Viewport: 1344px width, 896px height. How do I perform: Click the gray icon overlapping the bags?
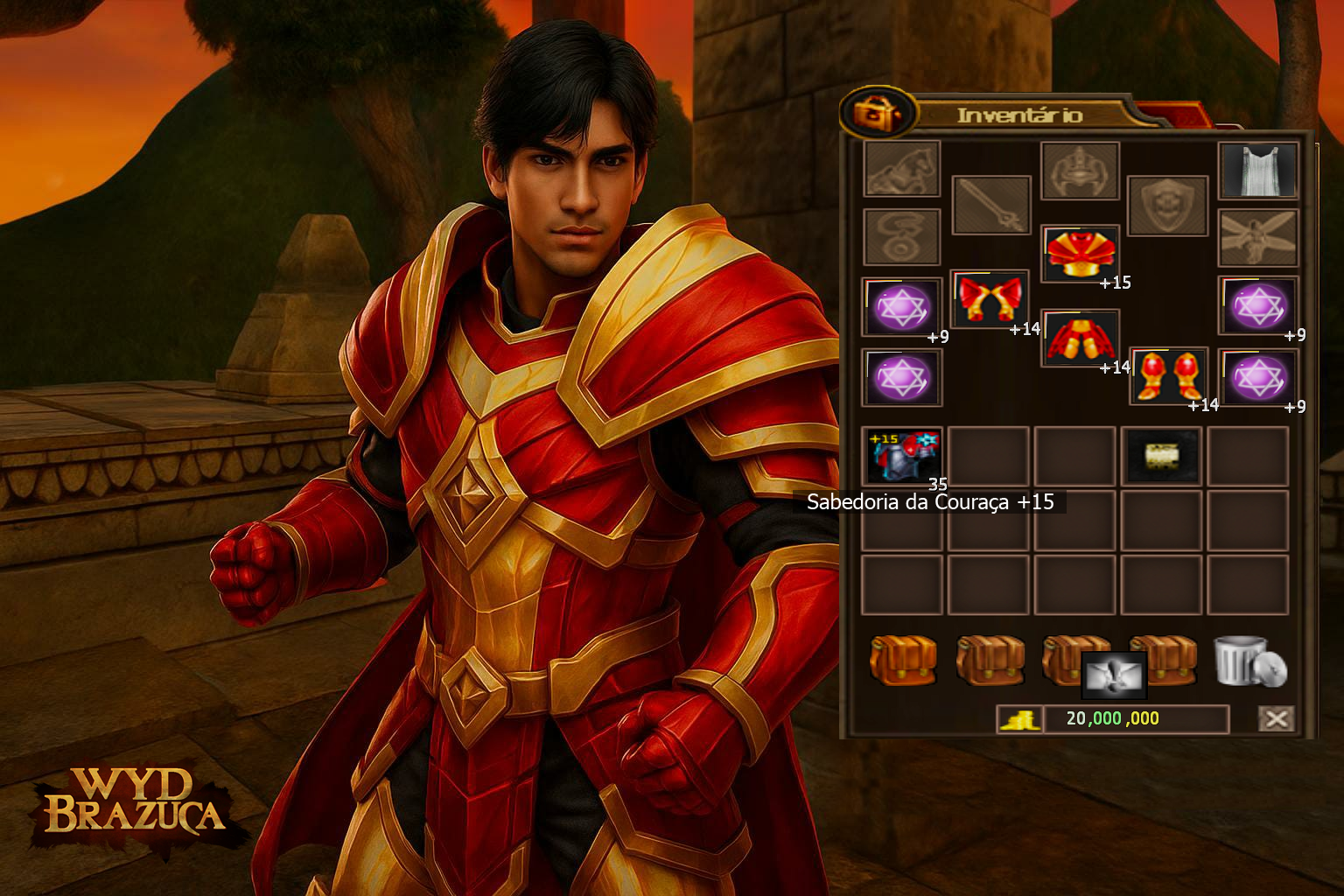click(x=1113, y=675)
